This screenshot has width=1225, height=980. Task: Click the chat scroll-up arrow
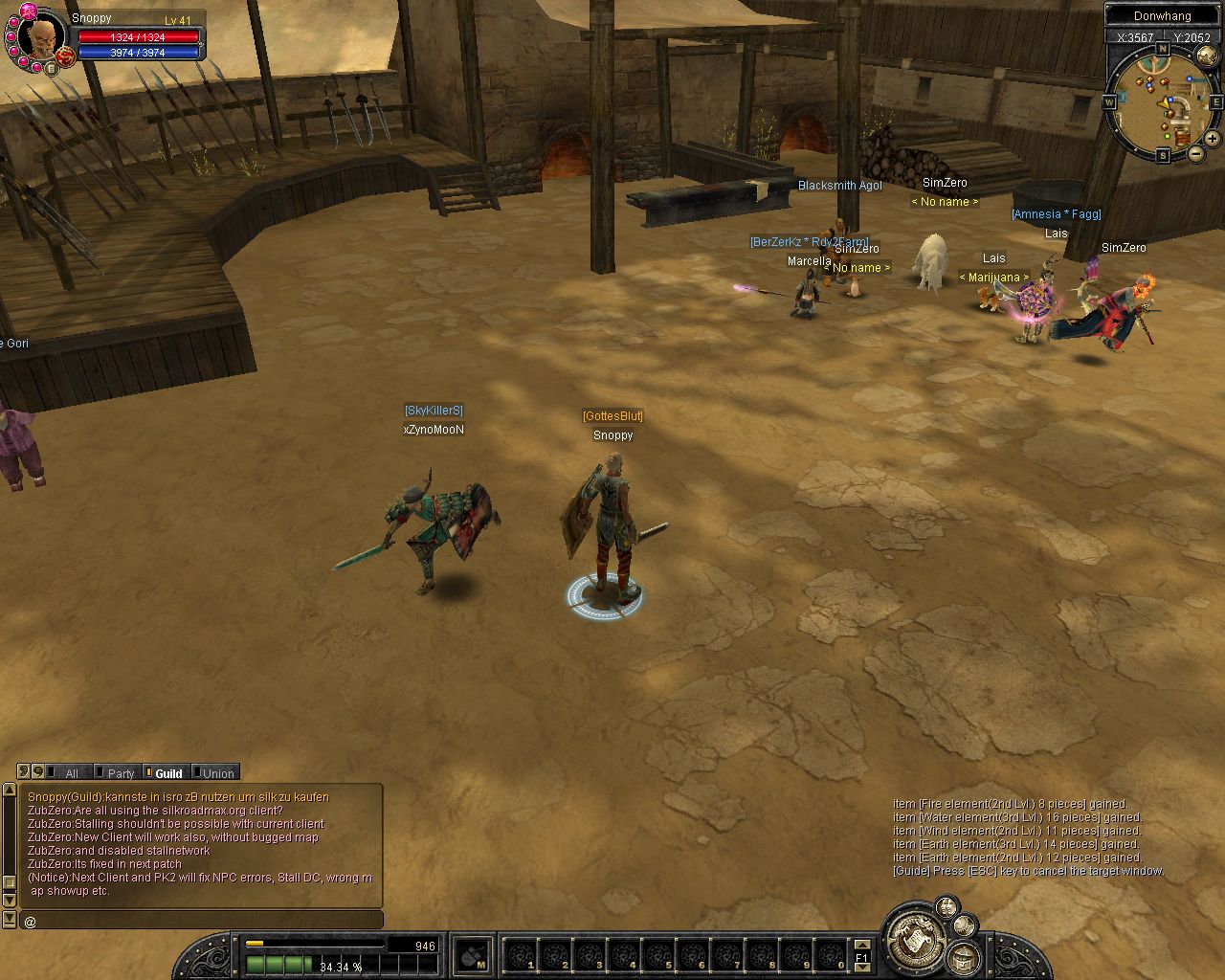pos(10,791)
